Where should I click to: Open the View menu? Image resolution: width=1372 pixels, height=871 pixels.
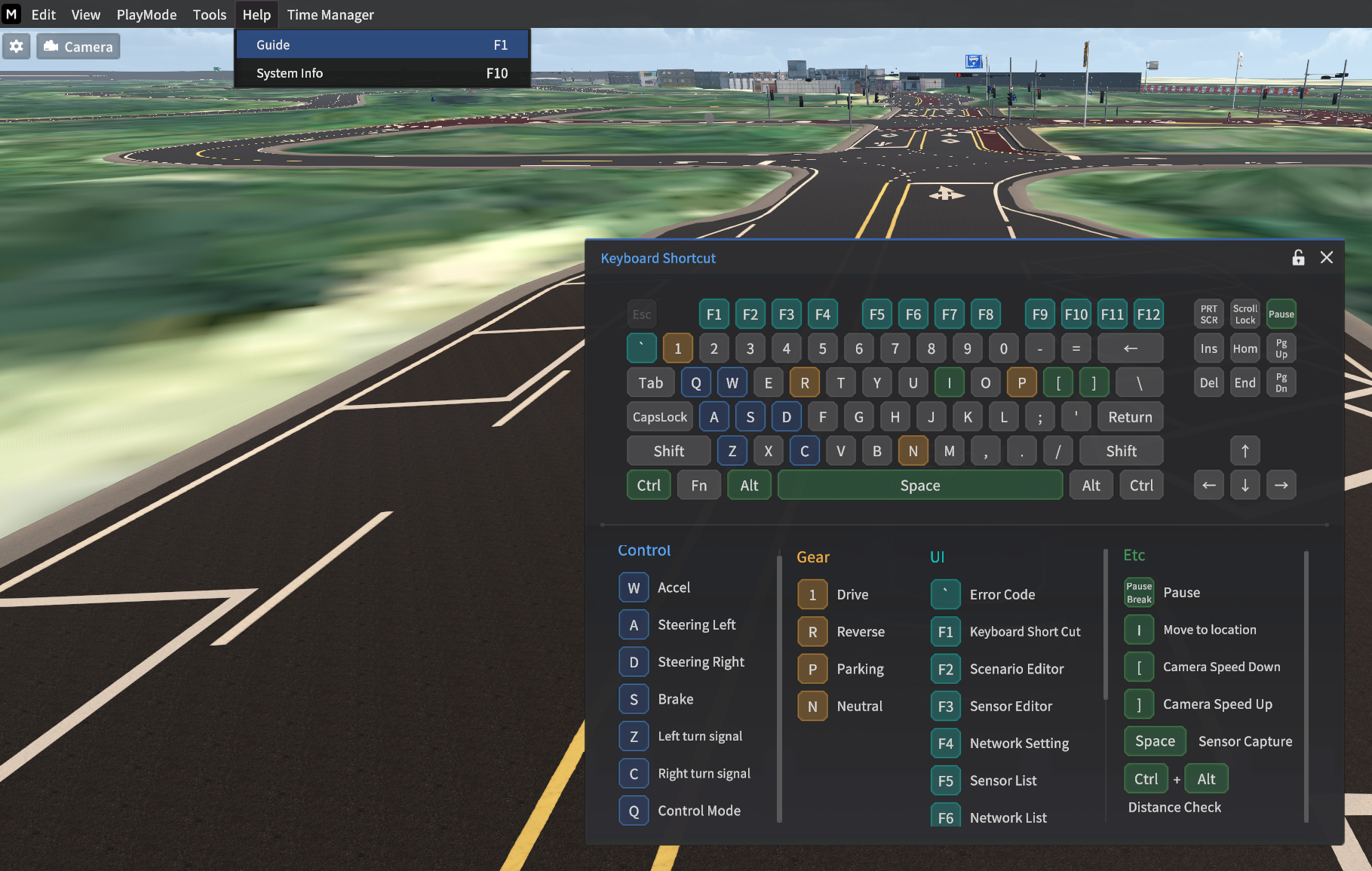point(85,14)
